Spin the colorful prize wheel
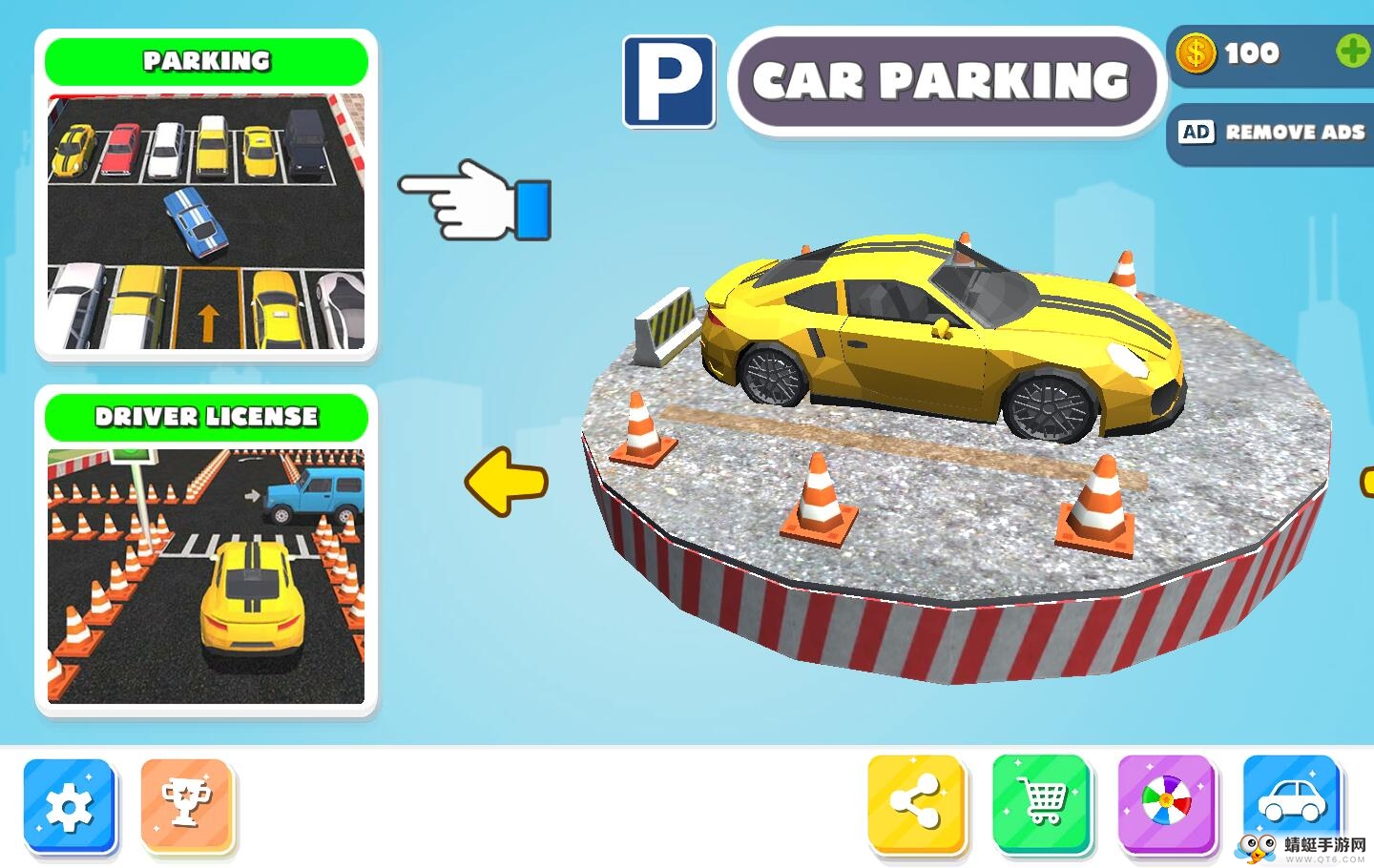This screenshot has height=868, width=1374. [x=1166, y=801]
